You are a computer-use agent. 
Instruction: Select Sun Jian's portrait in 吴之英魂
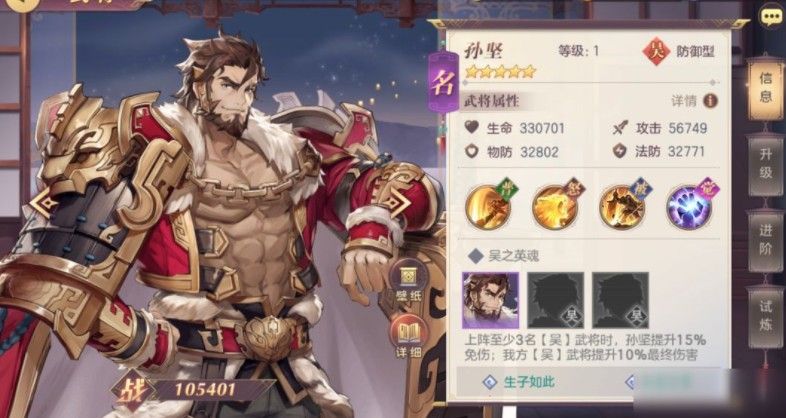[x=491, y=299]
